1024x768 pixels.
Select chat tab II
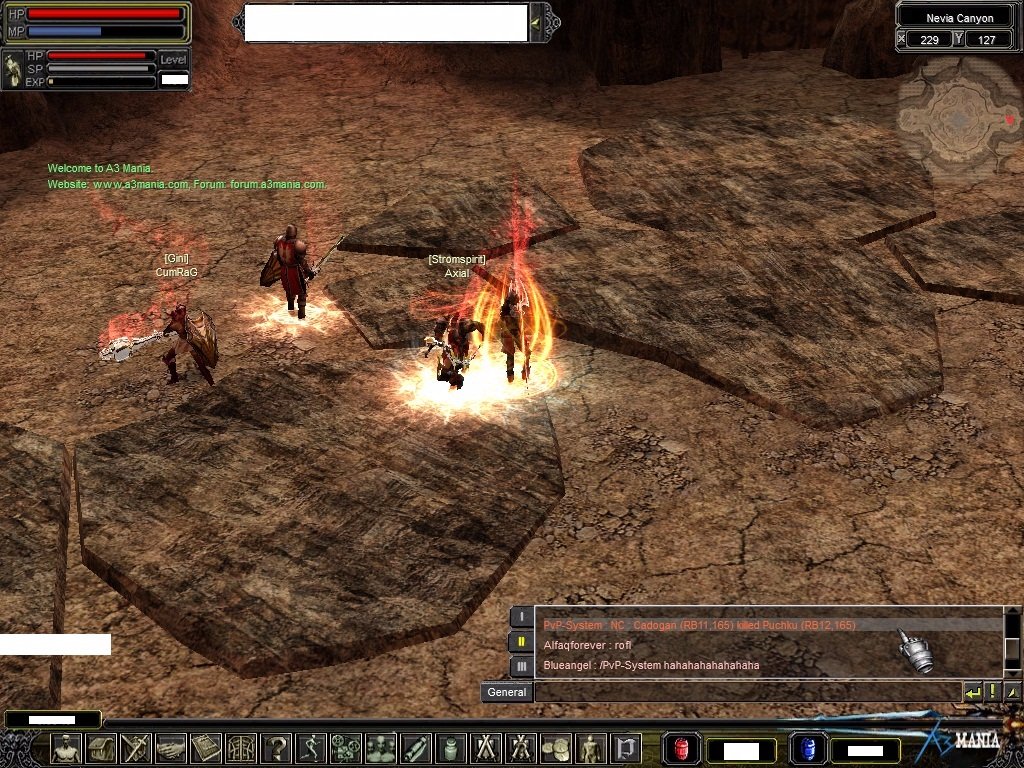tap(521, 641)
